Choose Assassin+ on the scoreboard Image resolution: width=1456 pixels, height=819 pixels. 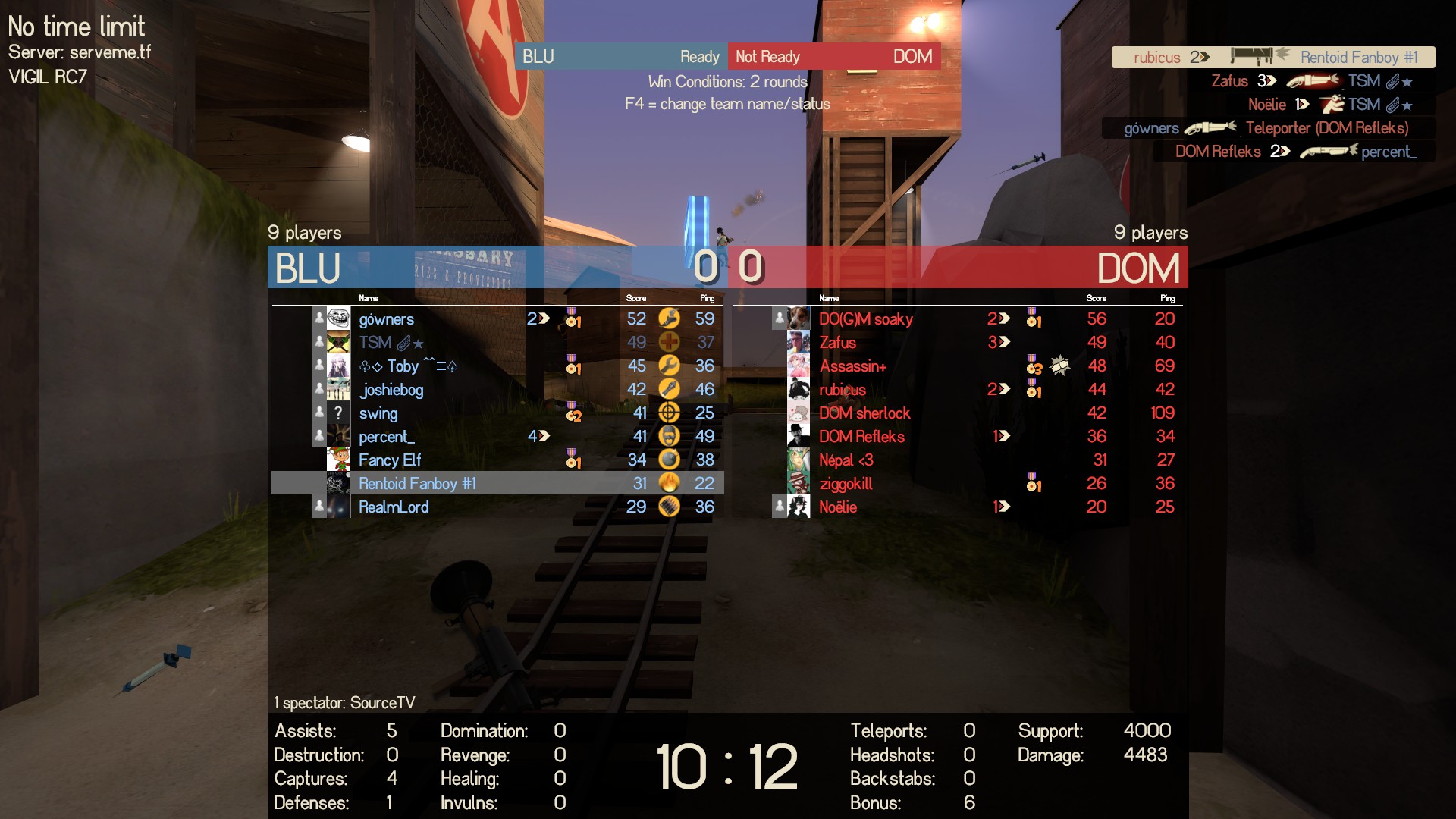852,366
